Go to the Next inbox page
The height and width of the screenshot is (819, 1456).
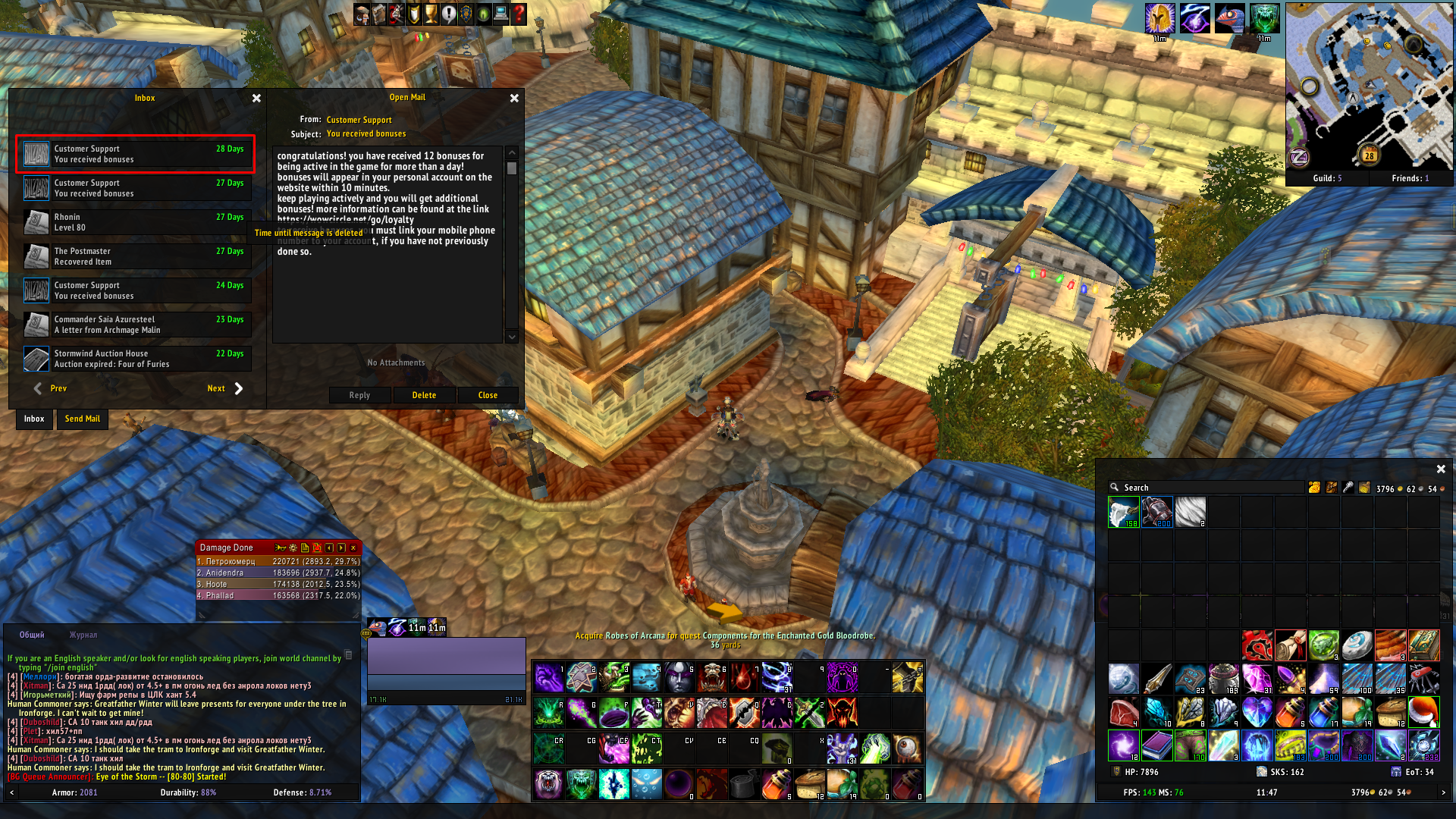225,388
